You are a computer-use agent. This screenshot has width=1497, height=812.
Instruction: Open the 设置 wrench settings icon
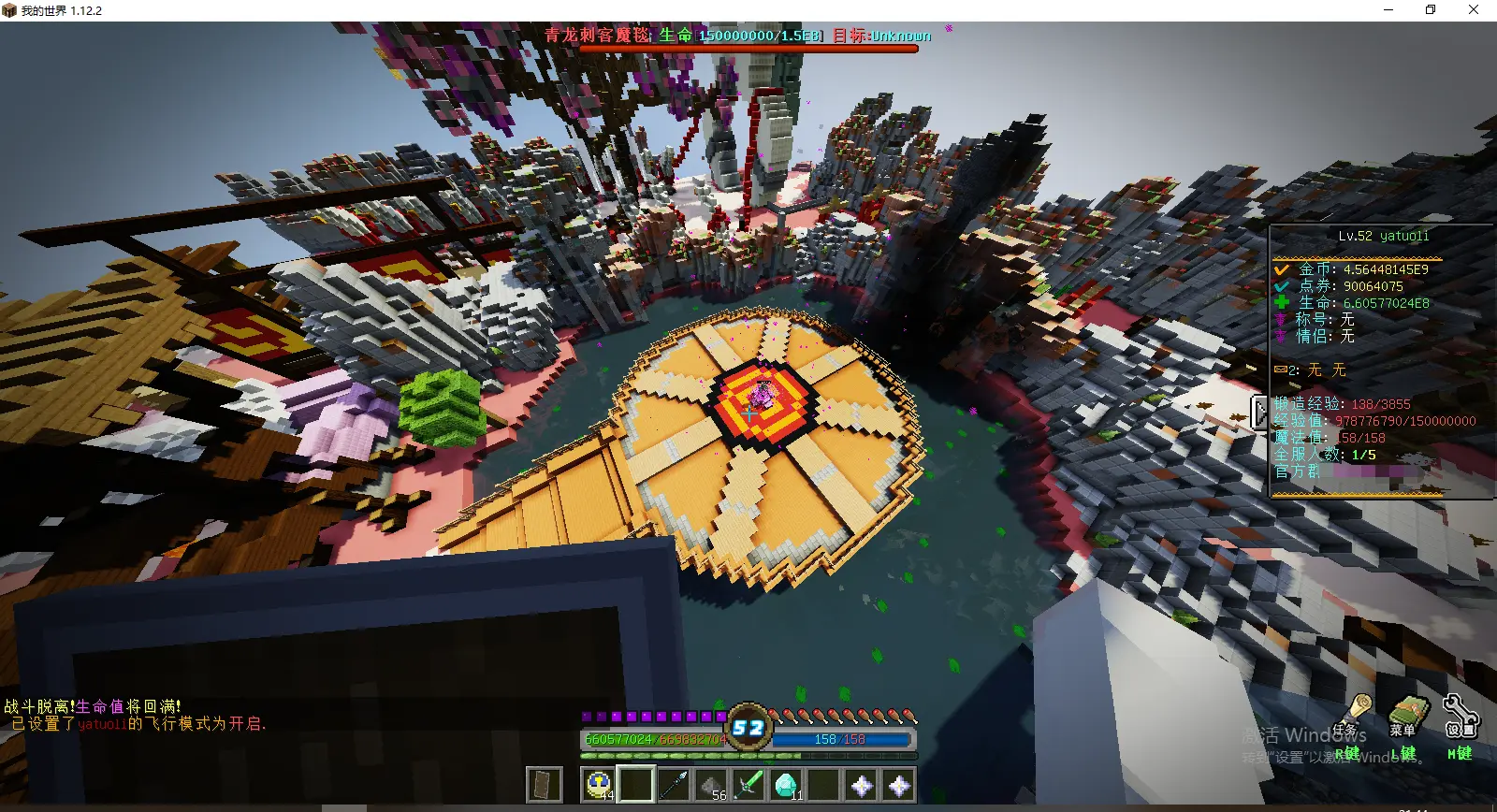[x=1459, y=715]
